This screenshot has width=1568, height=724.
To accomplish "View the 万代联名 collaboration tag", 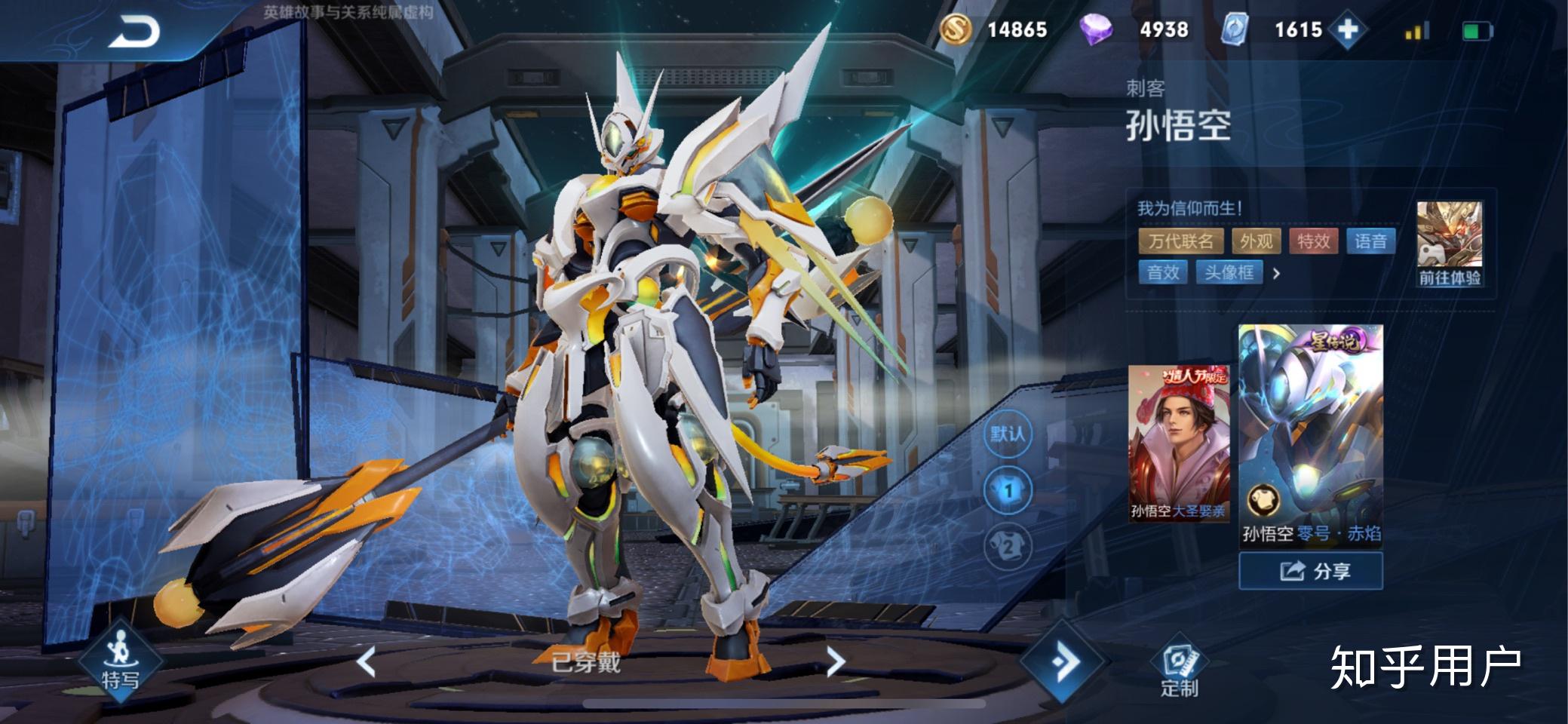I will (x=1181, y=241).
